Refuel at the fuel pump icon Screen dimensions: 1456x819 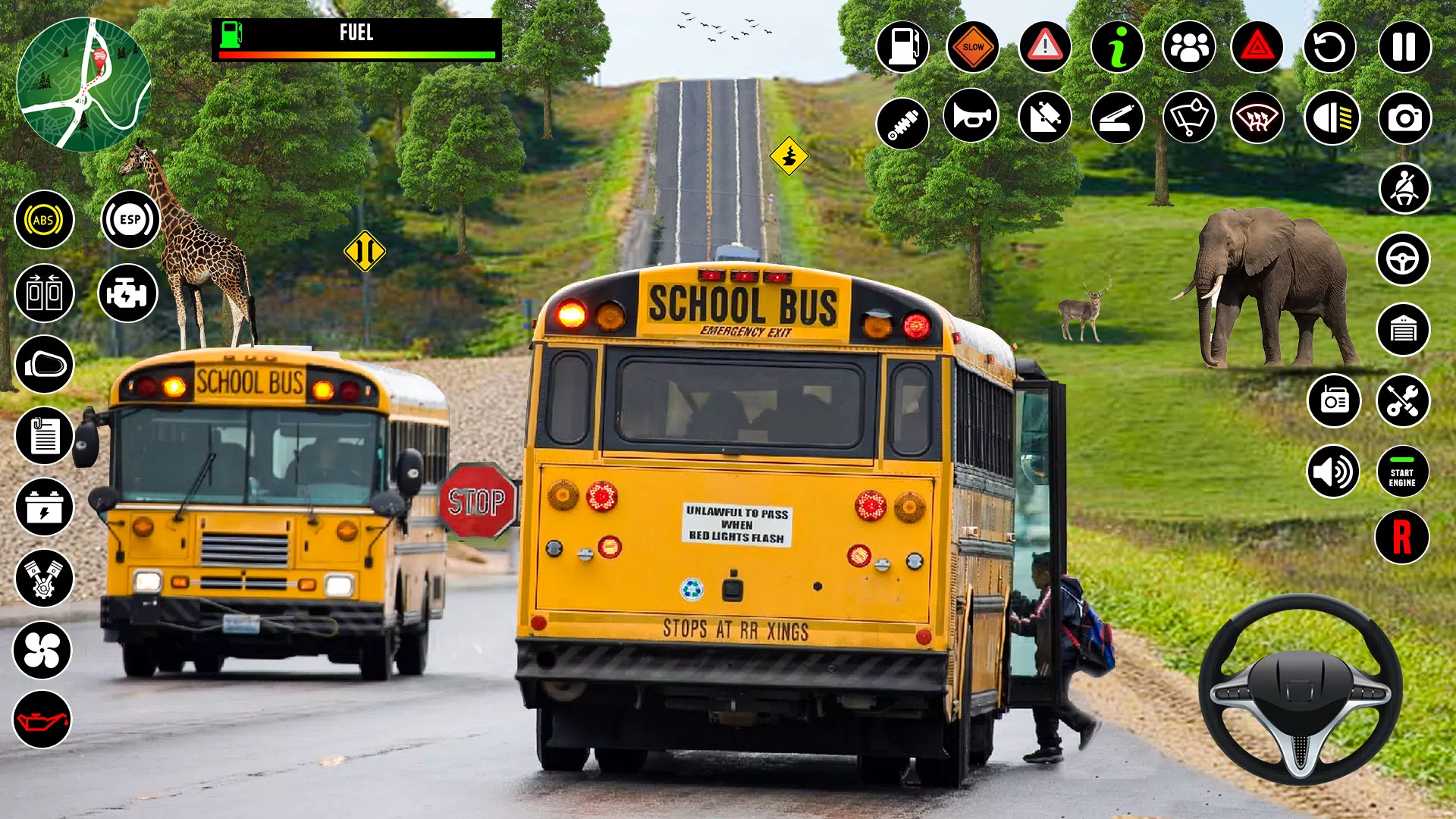(902, 47)
